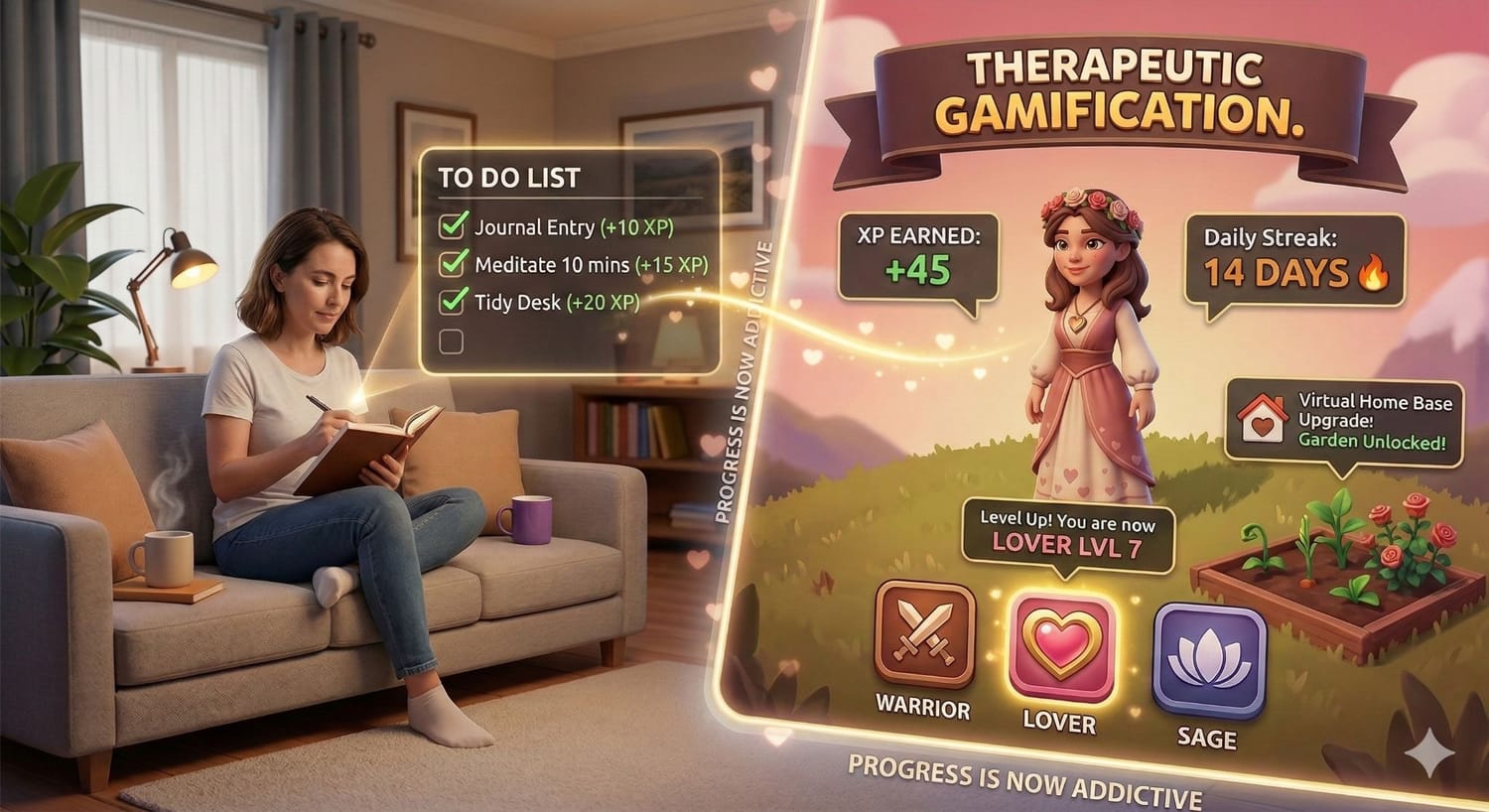The height and width of the screenshot is (812, 1489).
Task: Choose the Lover heart class icon
Action: [x=1060, y=645]
